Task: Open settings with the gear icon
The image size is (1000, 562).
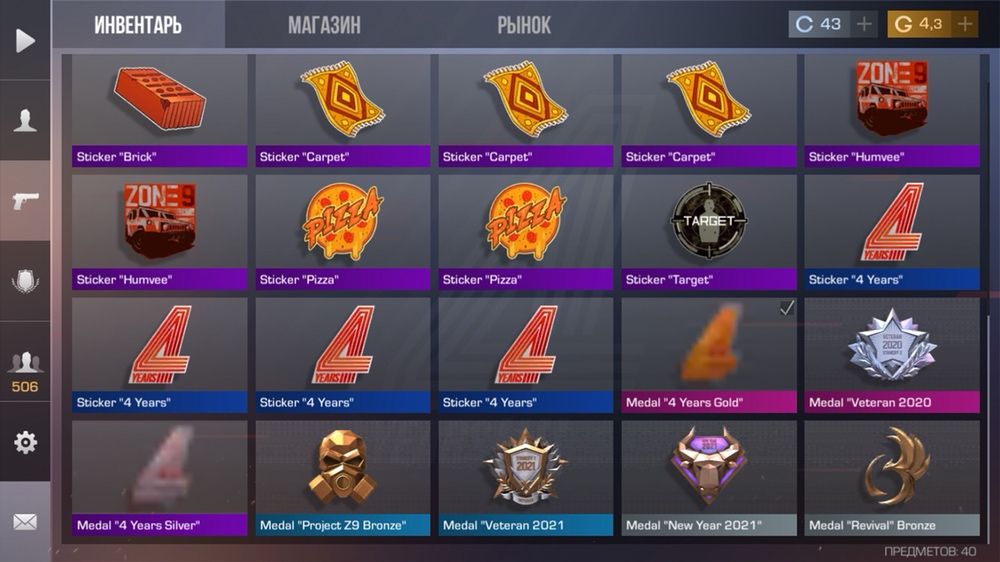Action: pyautogui.click(x=25, y=442)
